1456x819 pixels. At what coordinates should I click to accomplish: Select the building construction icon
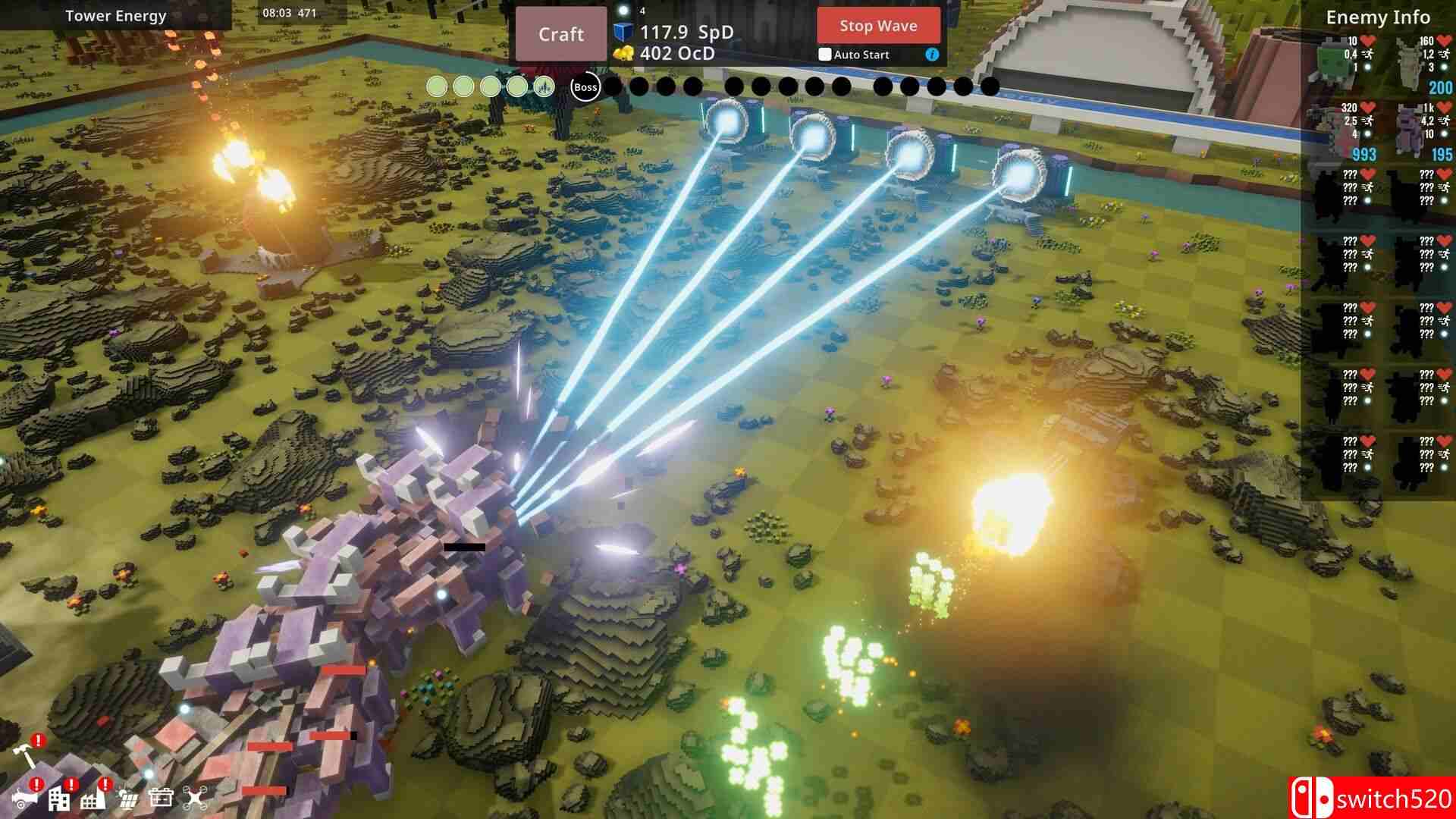pyautogui.click(x=58, y=802)
